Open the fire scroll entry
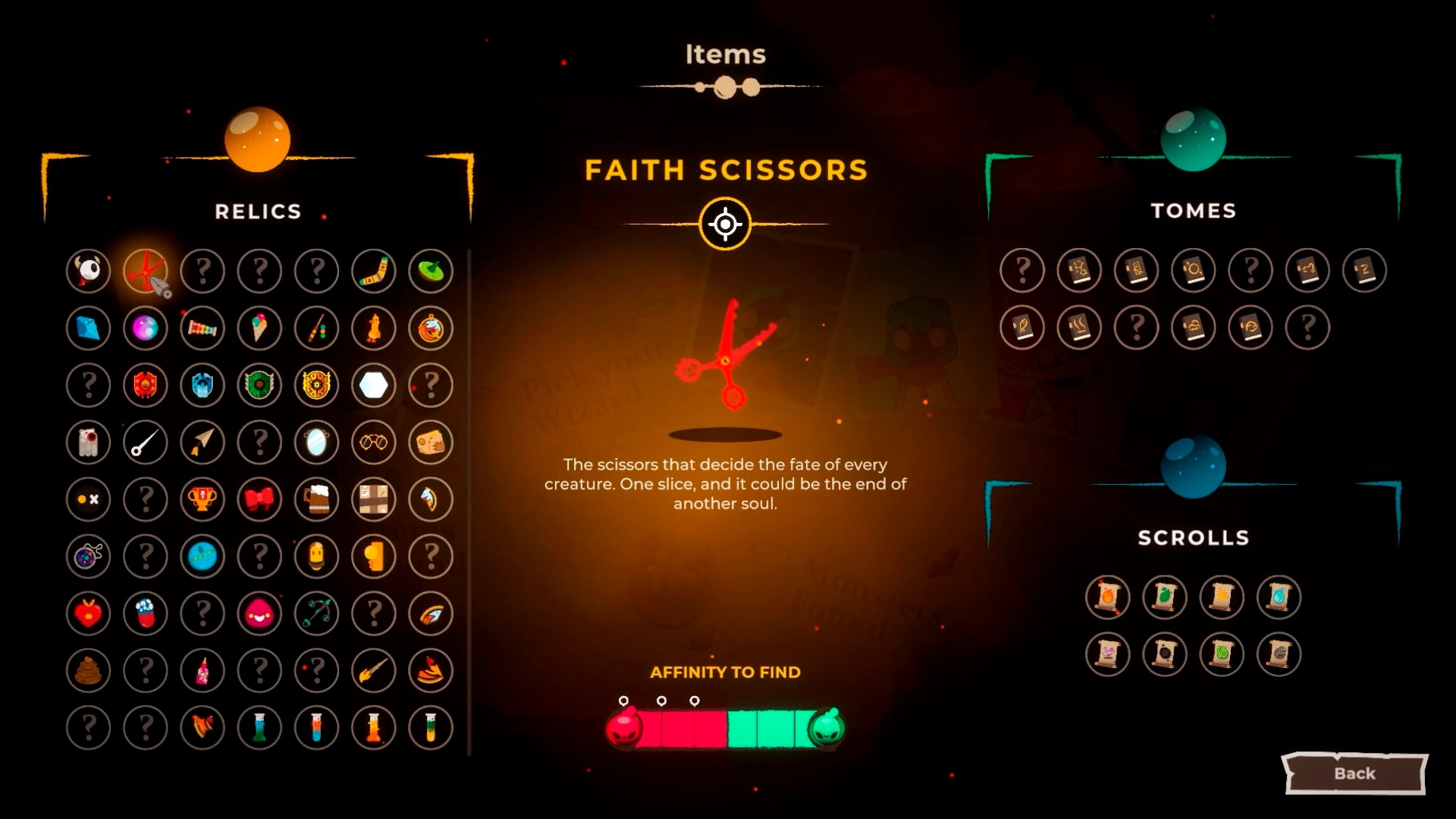Screen dimensions: 1456x819 1107,597
